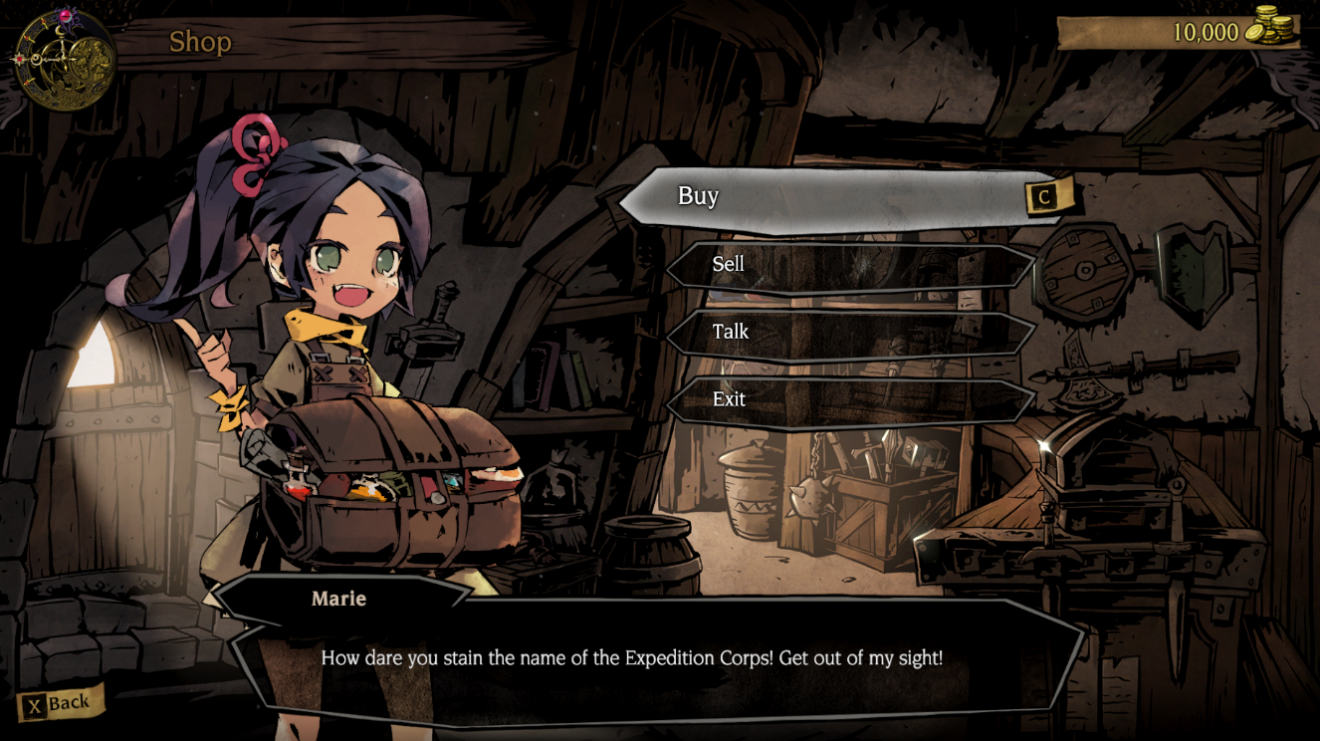Screen dimensions: 1320x741
Task: Exit the shop menu
Action: [x=850, y=400]
